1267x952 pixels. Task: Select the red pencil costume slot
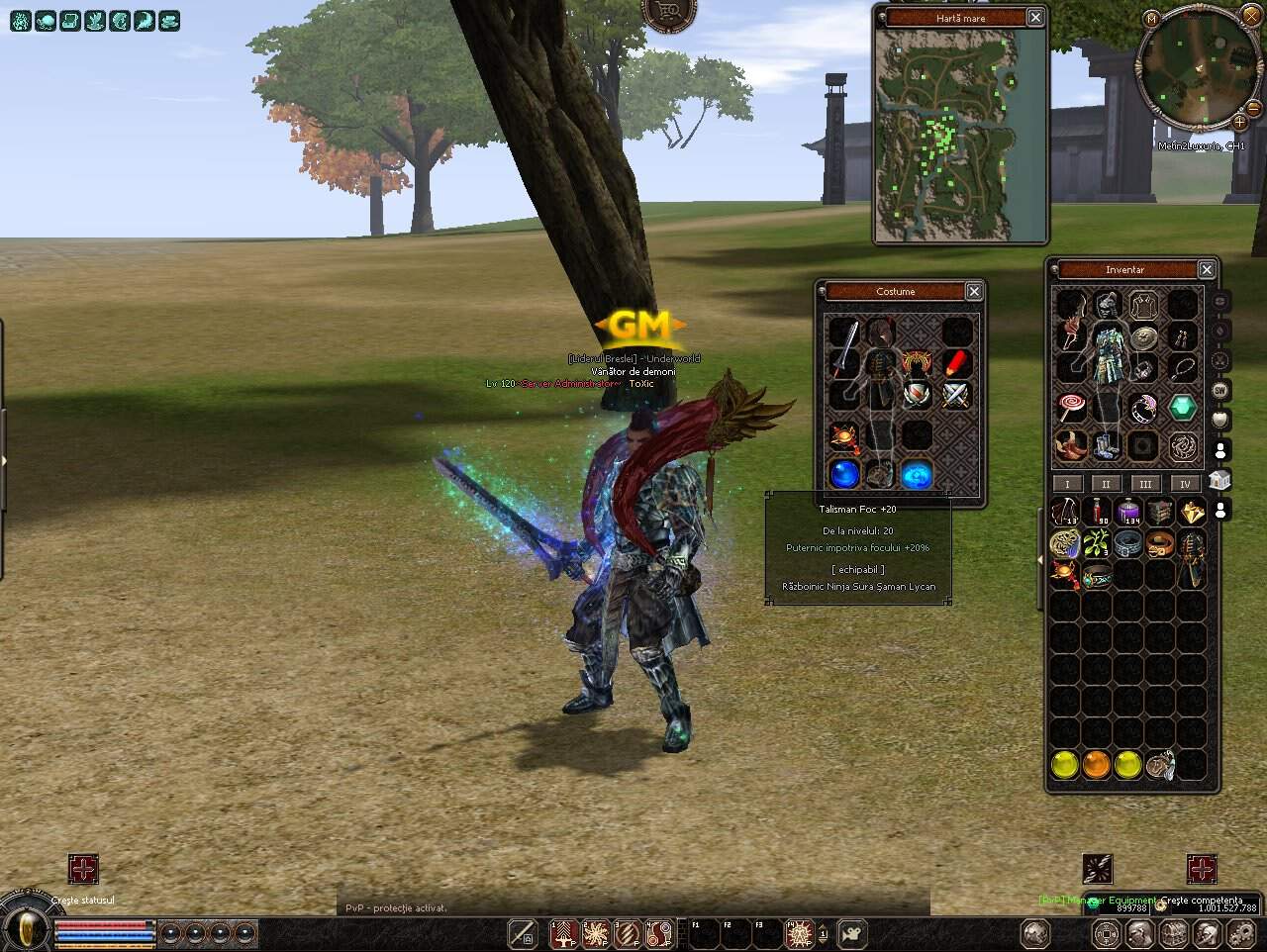(x=954, y=363)
